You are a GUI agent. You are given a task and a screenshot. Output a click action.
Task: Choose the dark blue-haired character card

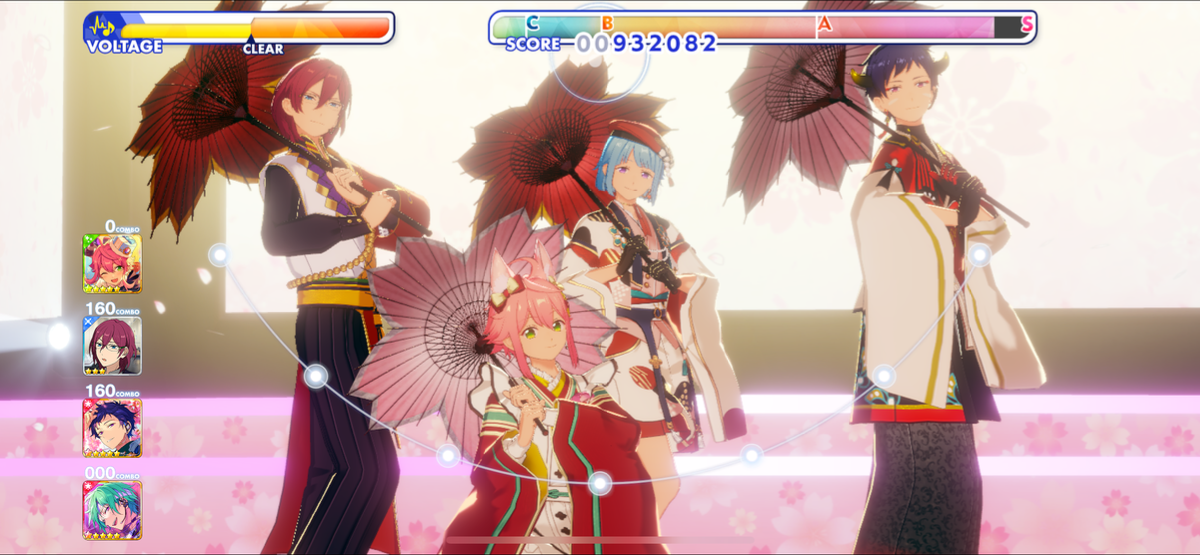click(x=112, y=427)
